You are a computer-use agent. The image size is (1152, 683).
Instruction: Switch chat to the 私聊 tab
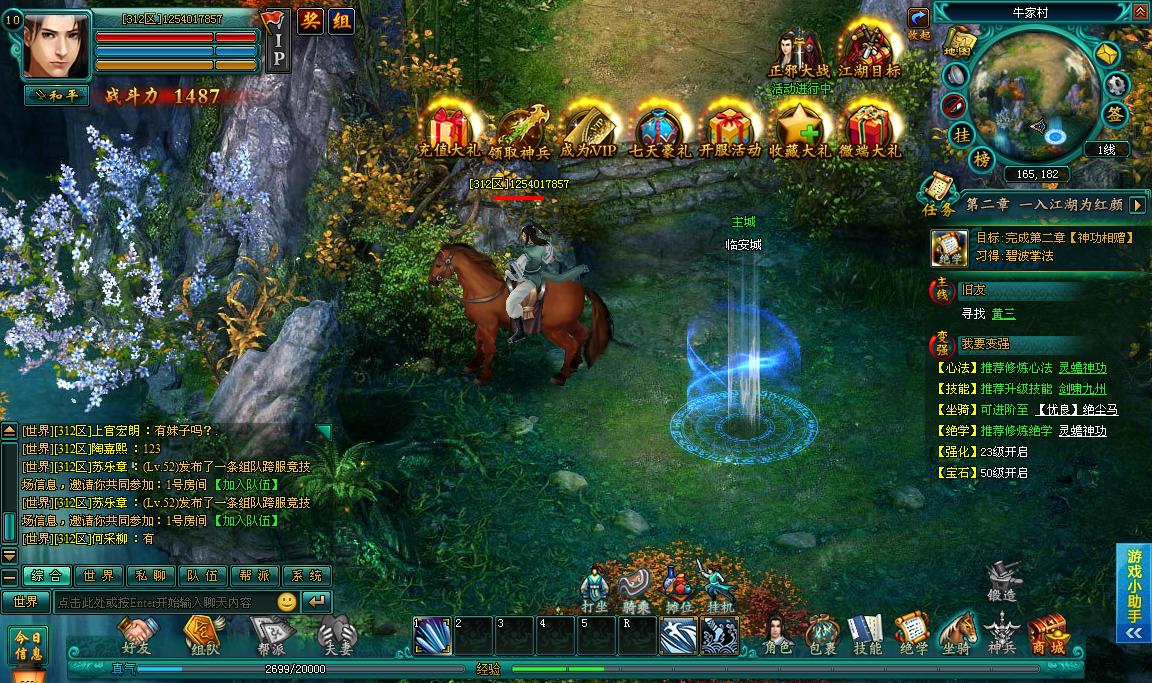coord(150,576)
